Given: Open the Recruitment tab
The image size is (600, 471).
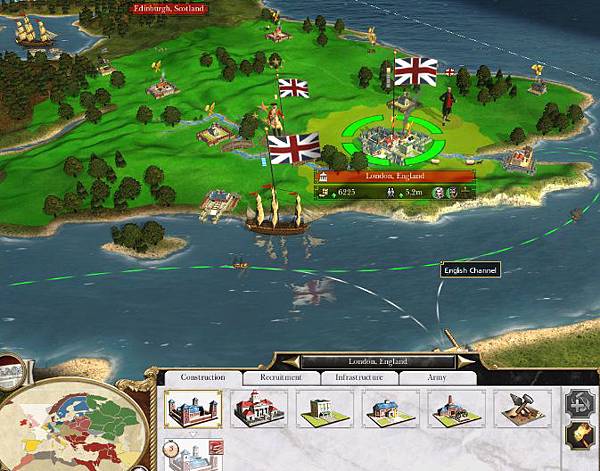Looking at the screenshot, I should 280,378.
